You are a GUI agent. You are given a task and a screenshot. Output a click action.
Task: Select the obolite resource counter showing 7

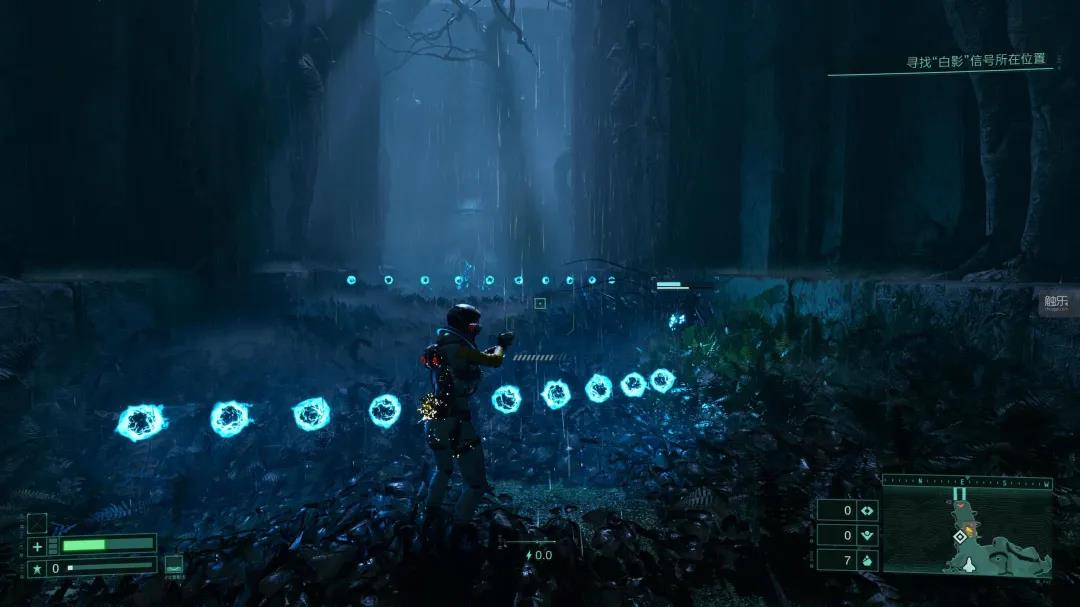(x=848, y=560)
